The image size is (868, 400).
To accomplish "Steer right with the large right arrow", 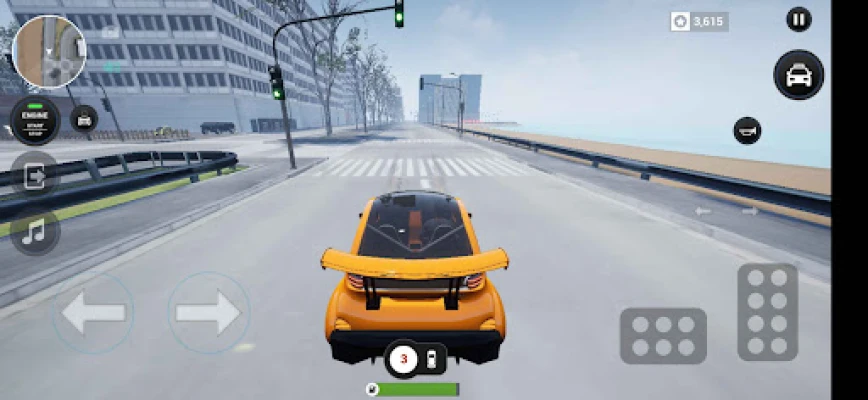I will (208, 314).
